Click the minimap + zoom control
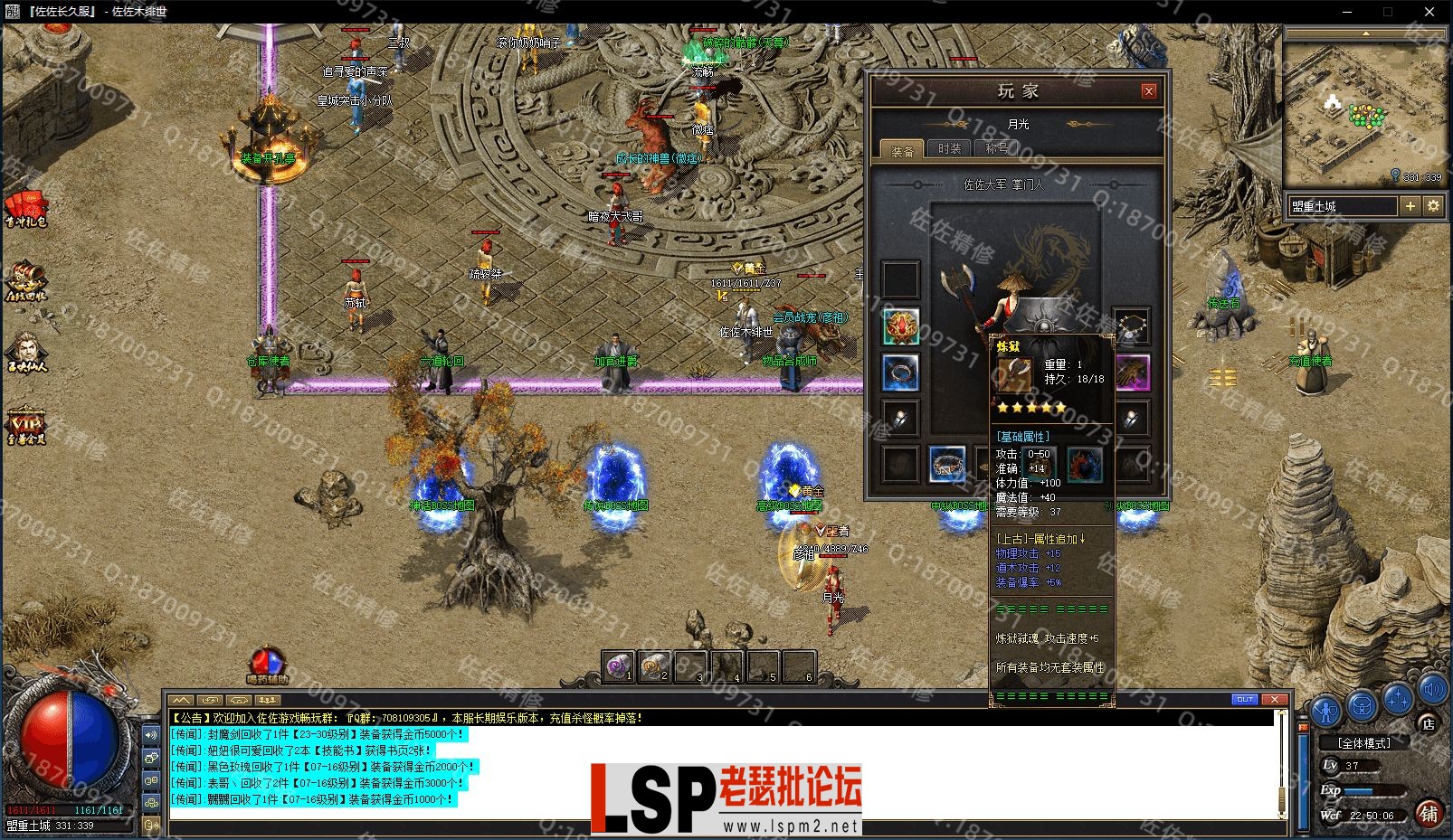This screenshot has height=840, width=1453. point(1410,206)
